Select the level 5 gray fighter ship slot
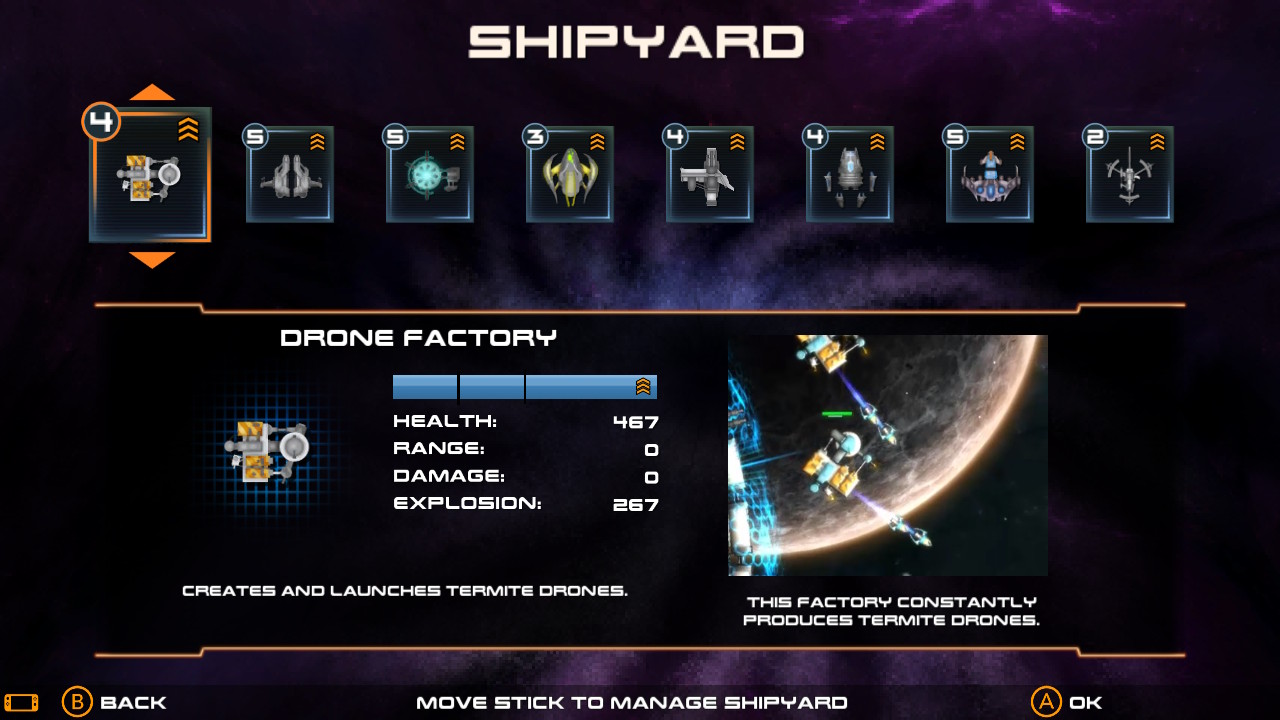This screenshot has height=720, width=1280. coord(290,173)
